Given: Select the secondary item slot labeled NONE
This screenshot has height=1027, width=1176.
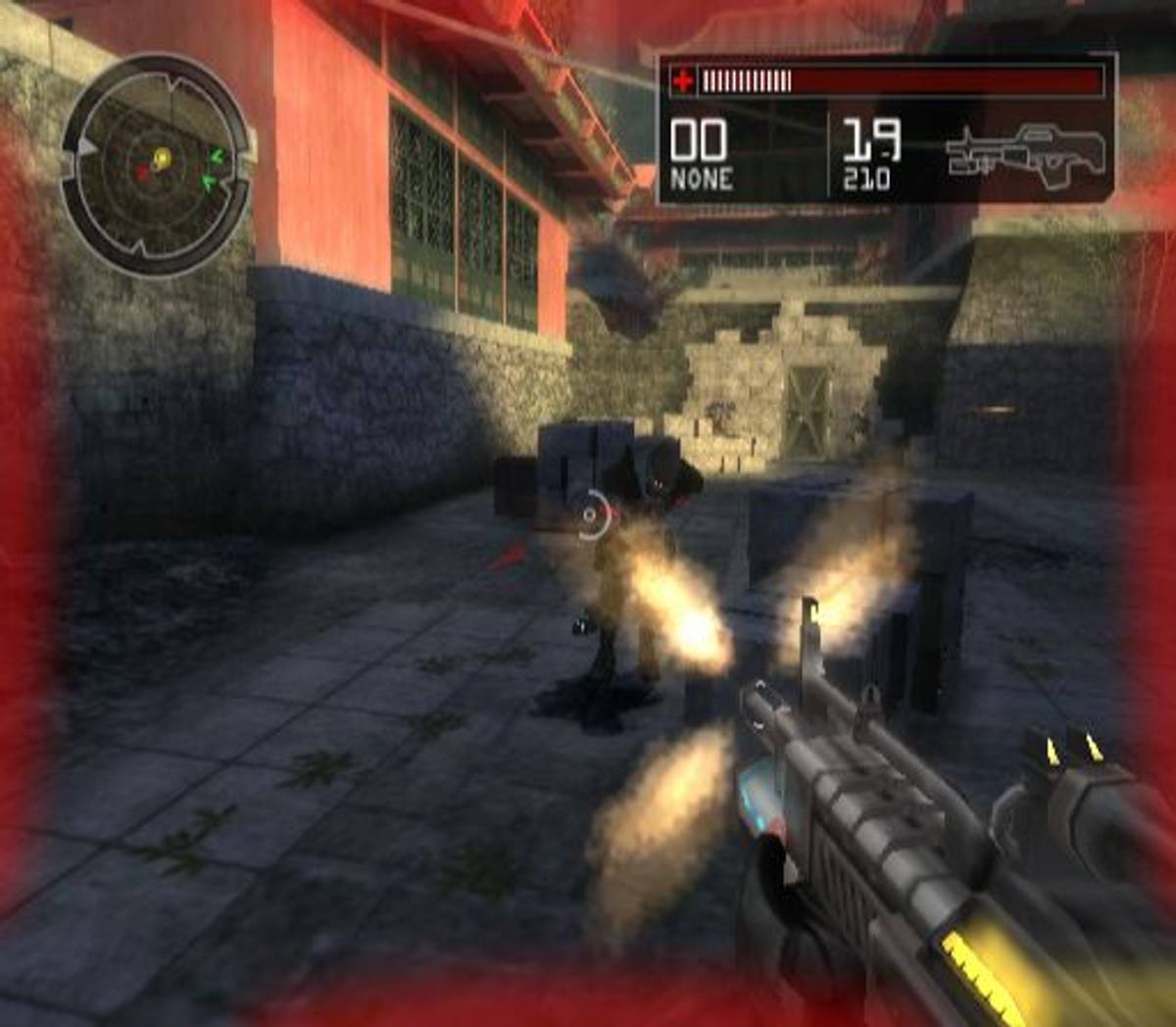Looking at the screenshot, I should [x=701, y=154].
